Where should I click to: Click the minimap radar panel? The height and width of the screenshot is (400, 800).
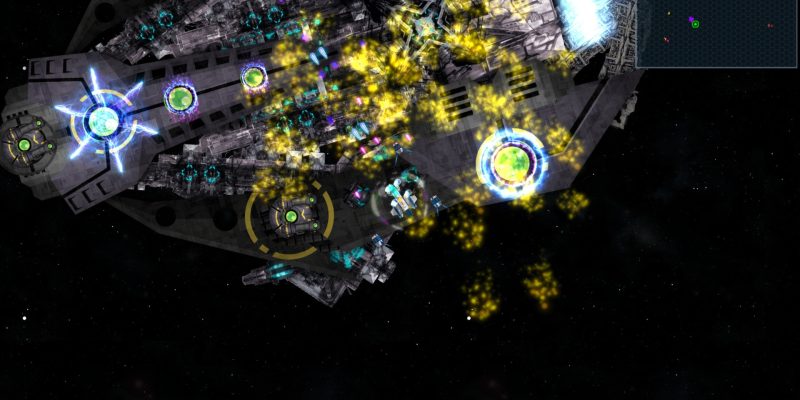point(716,33)
